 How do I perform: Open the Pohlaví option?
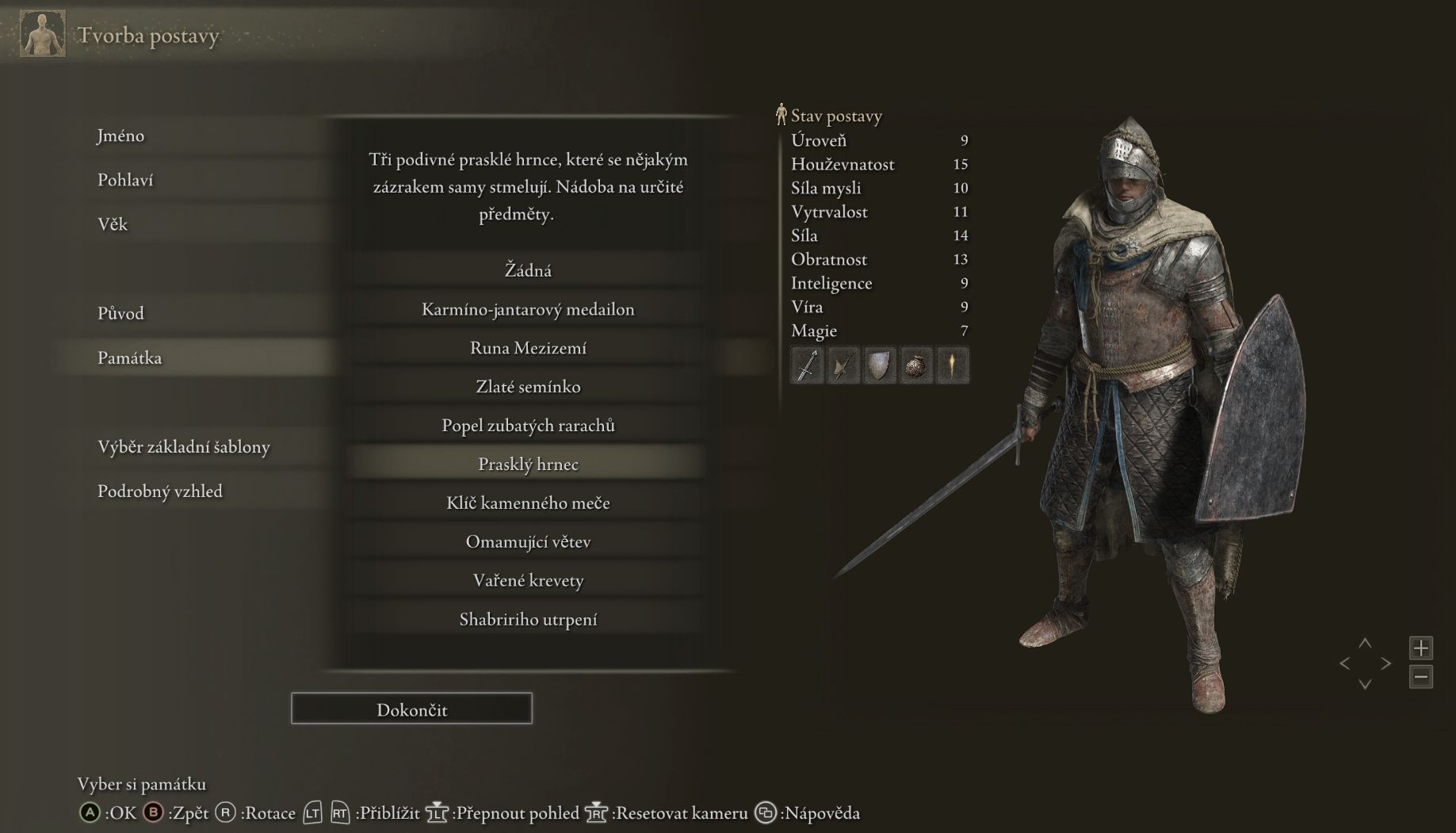pos(125,180)
